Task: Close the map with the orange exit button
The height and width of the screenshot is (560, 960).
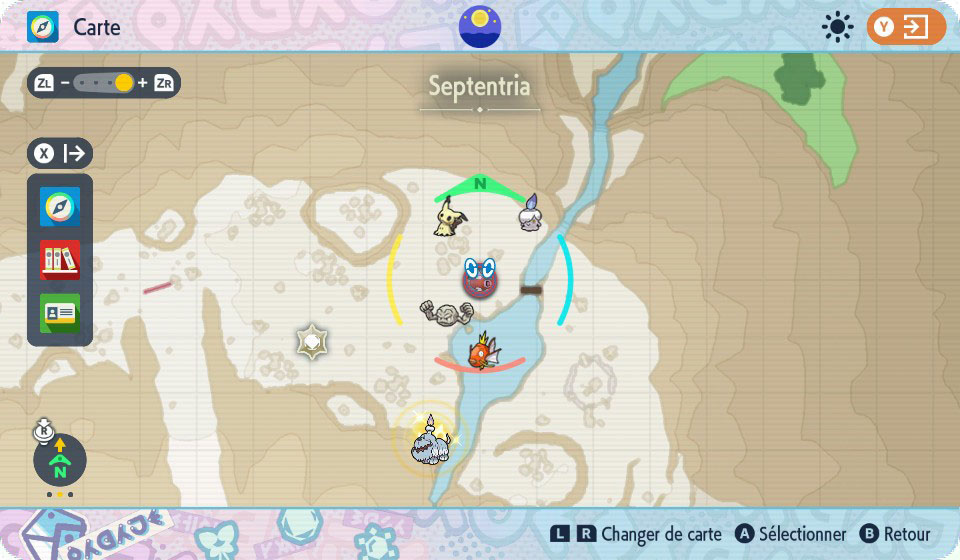Action: pyautogui.click(x=906, y=27)
